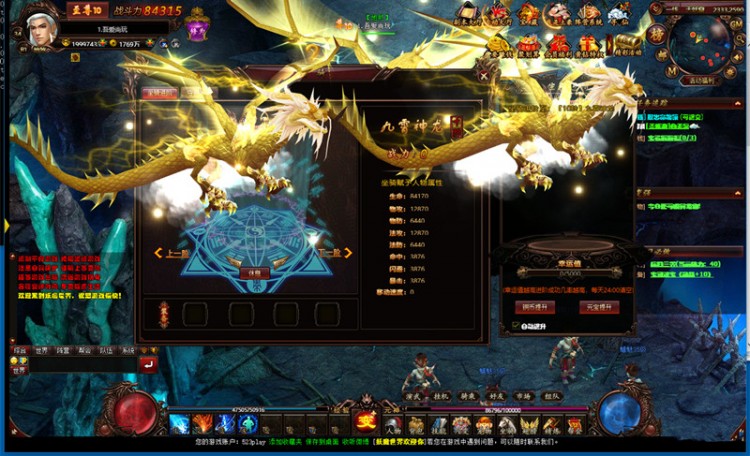Screen dimensions: 750x456
Task: Click the red button under the mount
Action: tap(254, 272)
